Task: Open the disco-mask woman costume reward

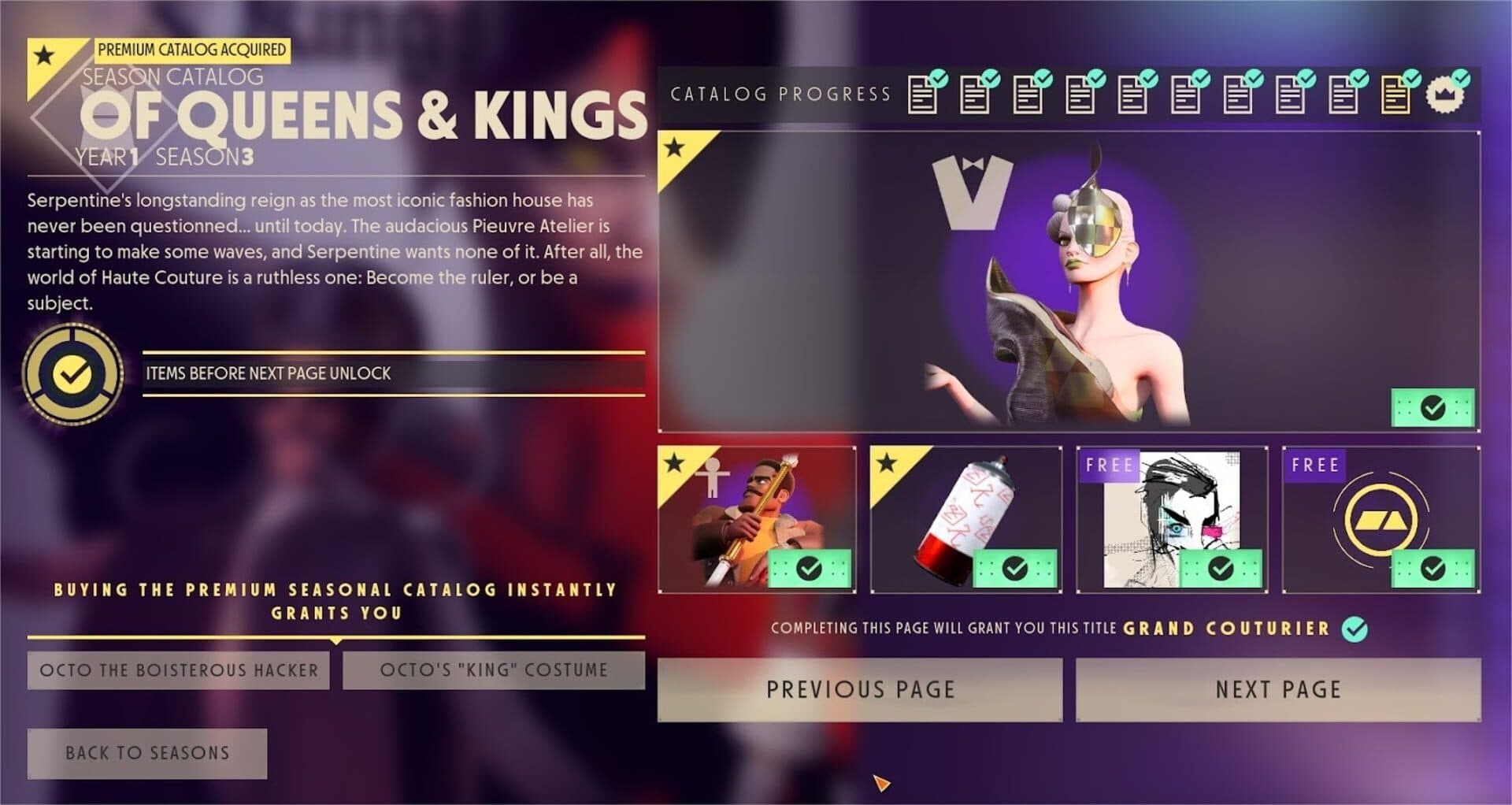Action: (x=1069, y=282)
